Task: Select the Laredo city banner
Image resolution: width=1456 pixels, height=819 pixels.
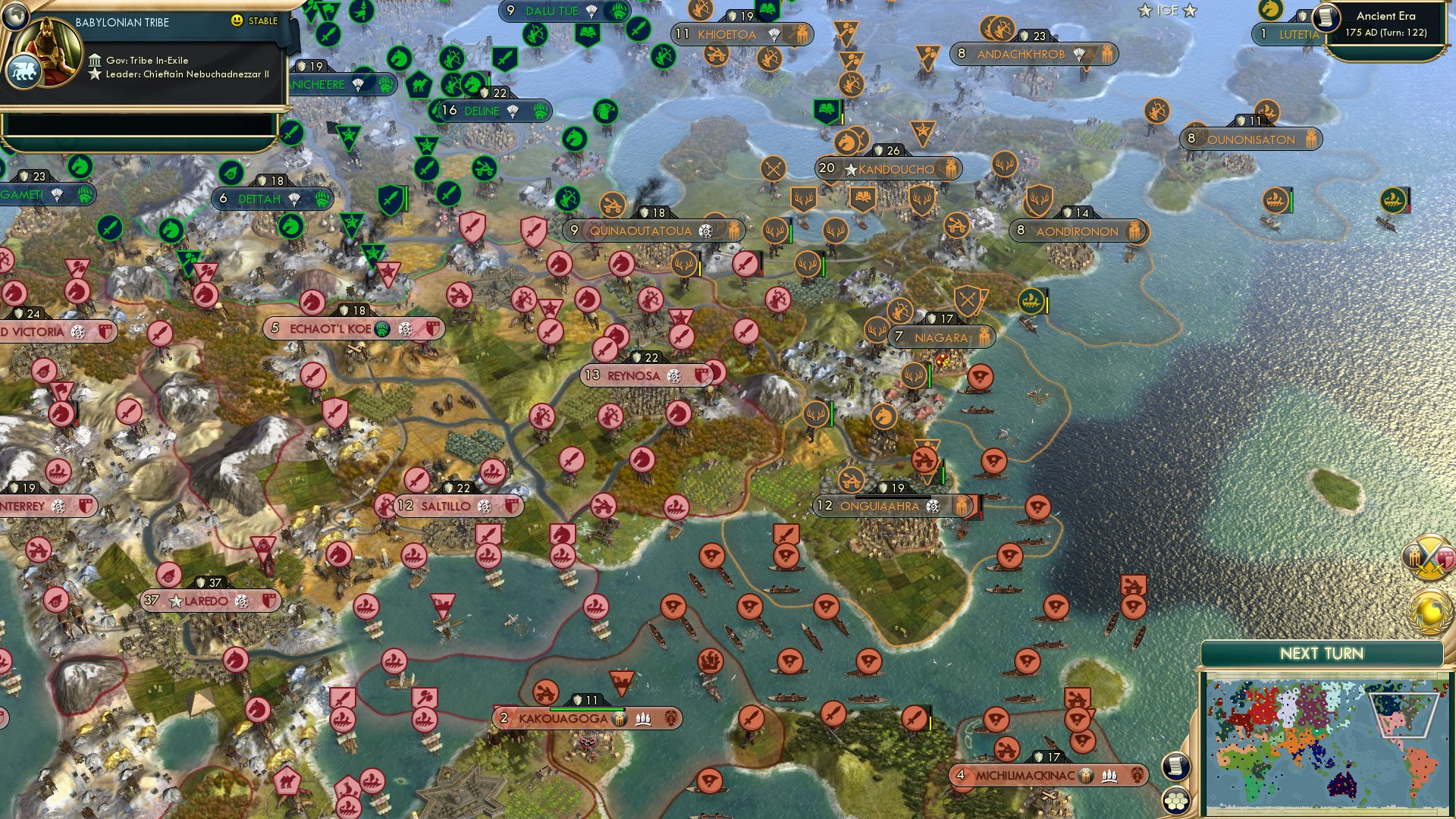Action: tap(206, 601)
